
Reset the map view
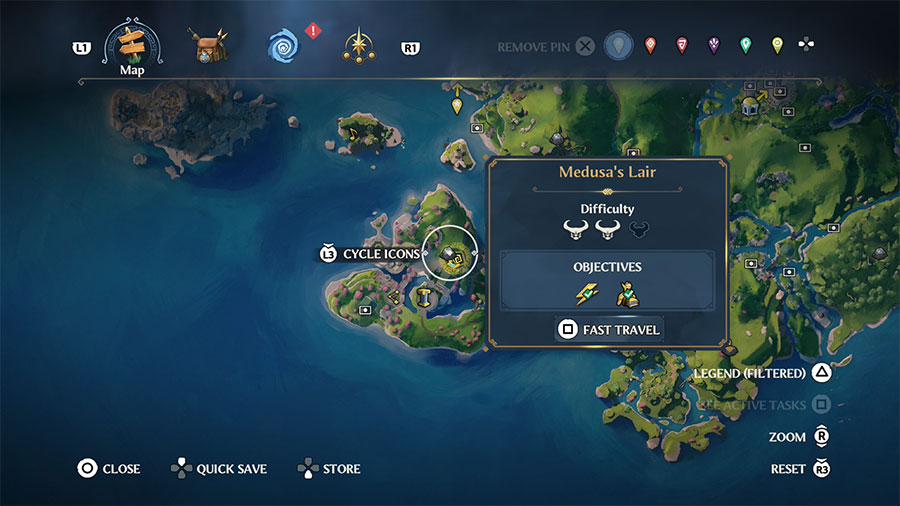pos(800,468)
